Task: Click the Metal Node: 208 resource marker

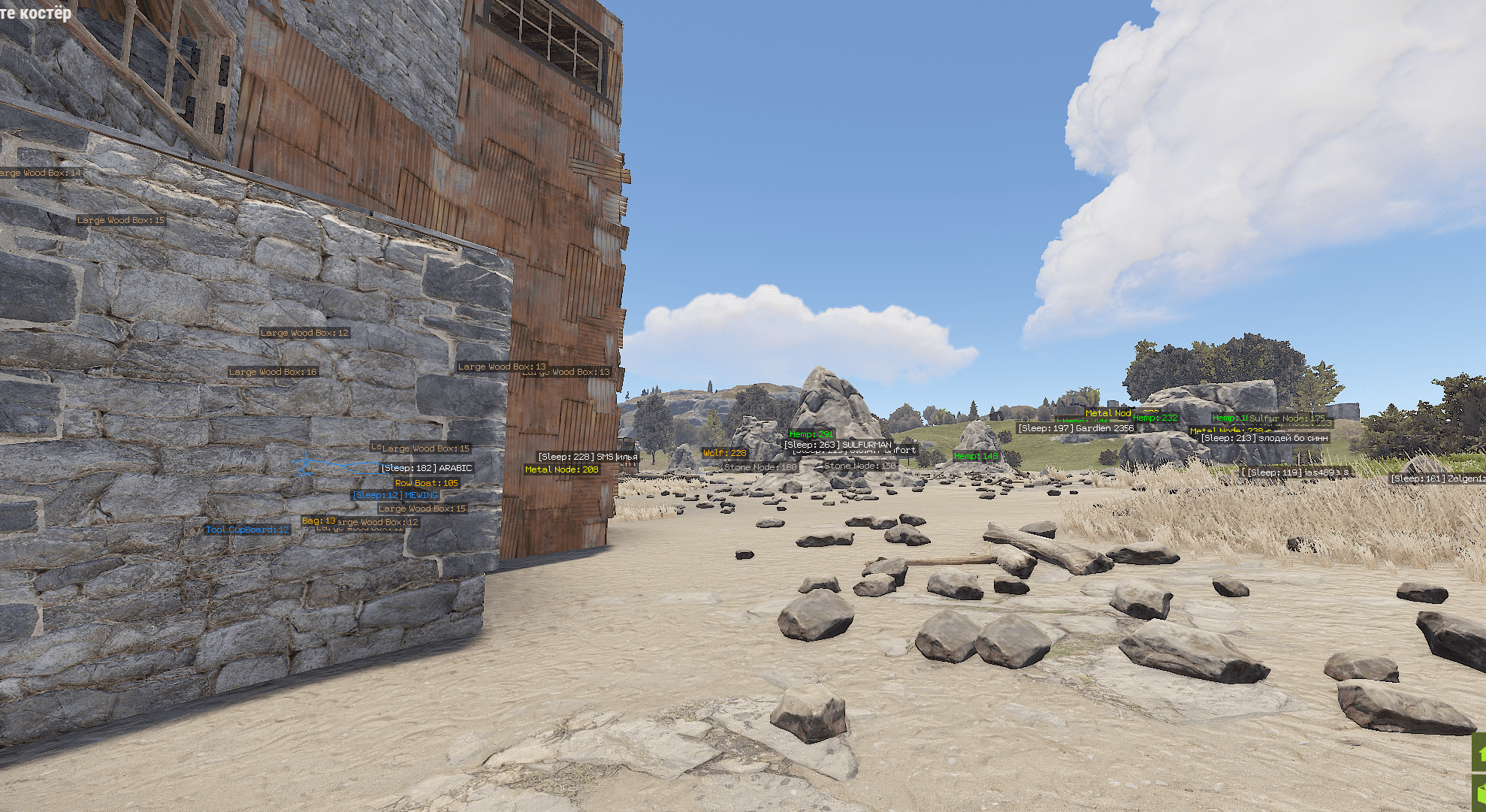Action: (560, 468)
